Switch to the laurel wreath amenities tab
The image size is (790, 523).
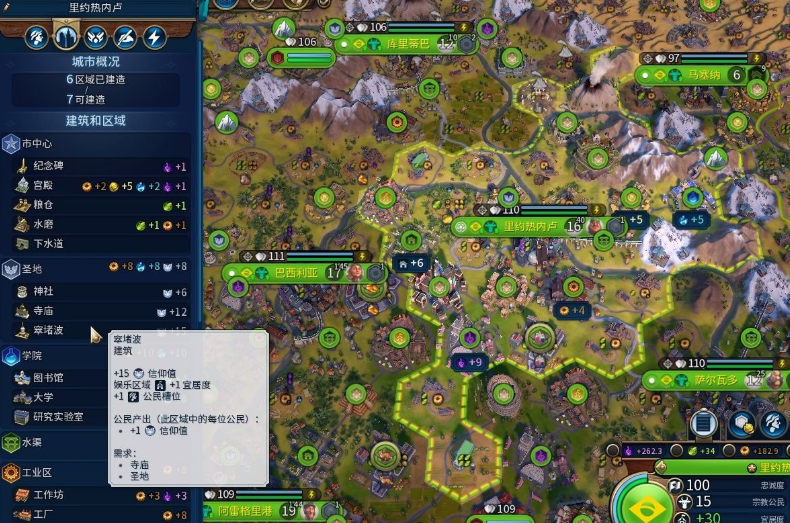point(96,38)
